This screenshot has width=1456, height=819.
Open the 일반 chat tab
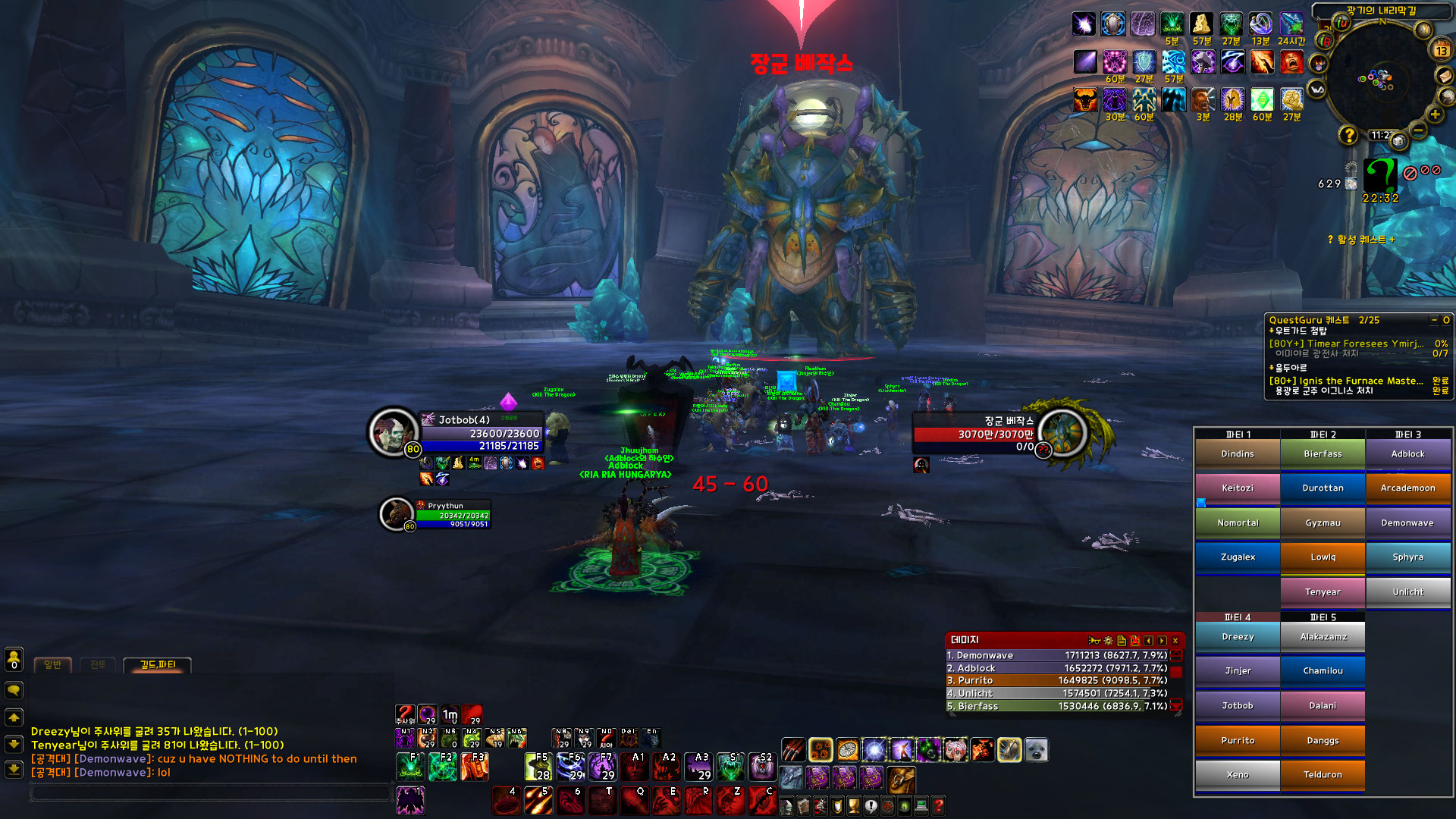click(52, 665)
